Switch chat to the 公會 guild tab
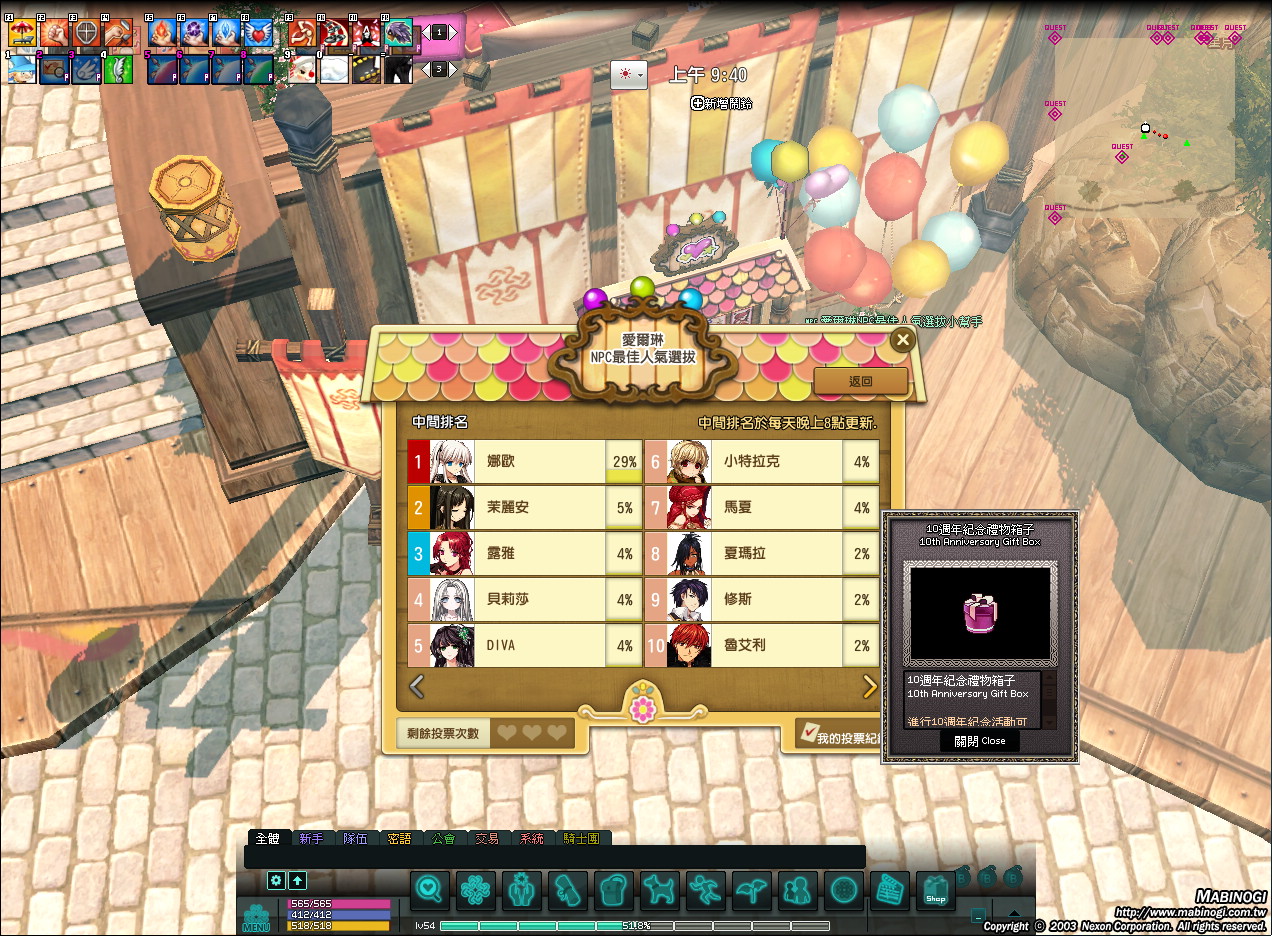1272x936 pixels. 443,838
